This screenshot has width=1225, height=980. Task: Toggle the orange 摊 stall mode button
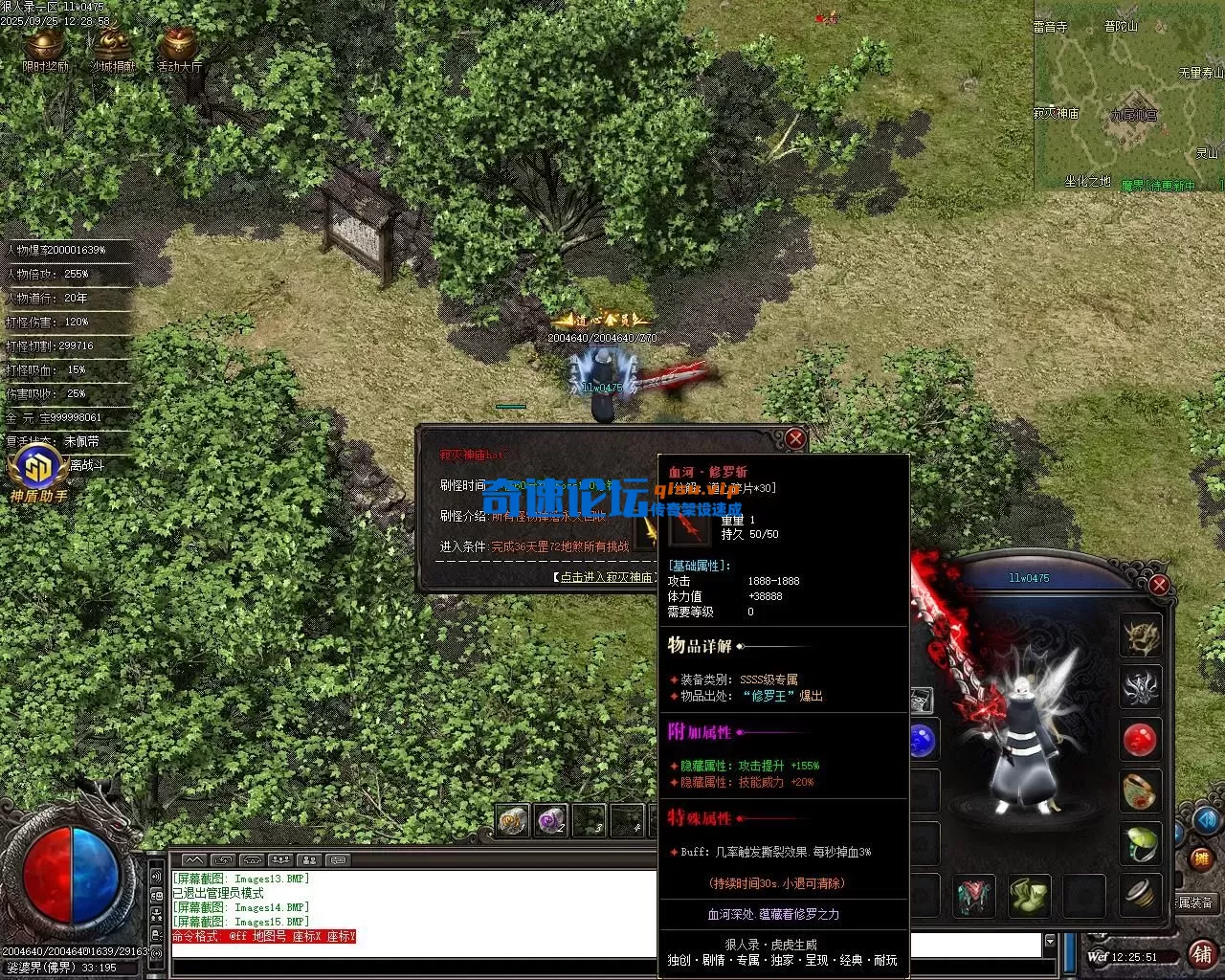[1200, 857]
